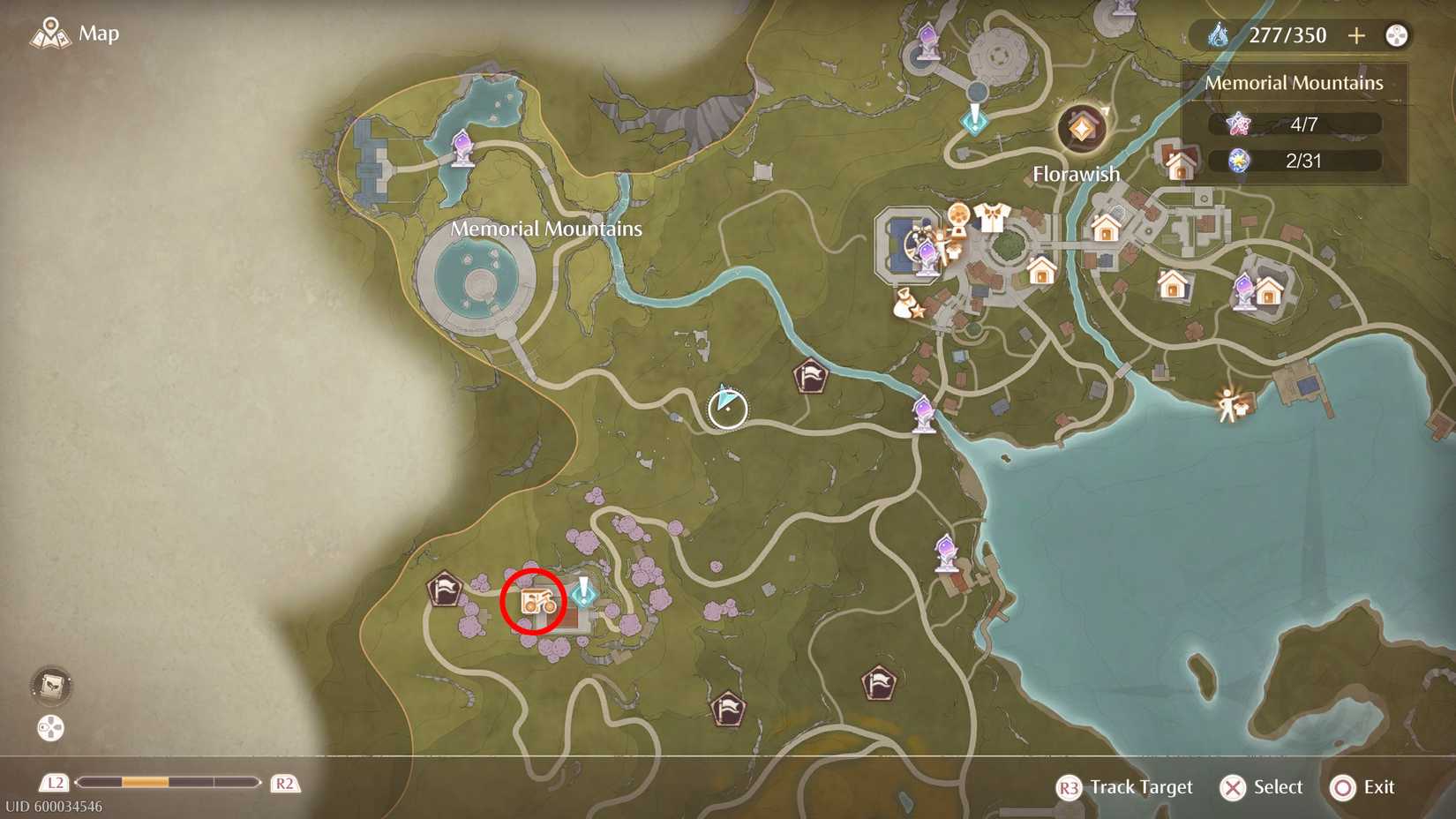Select the golden Florawish landmark icon

pos(1080,127)
